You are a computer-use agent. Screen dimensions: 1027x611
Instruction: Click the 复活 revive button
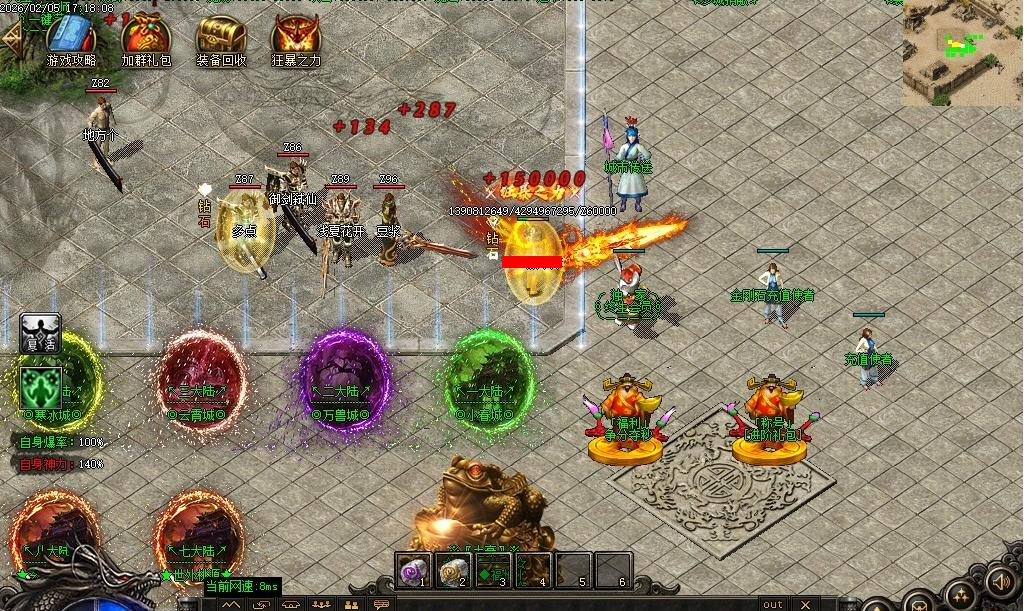(40, 334)
